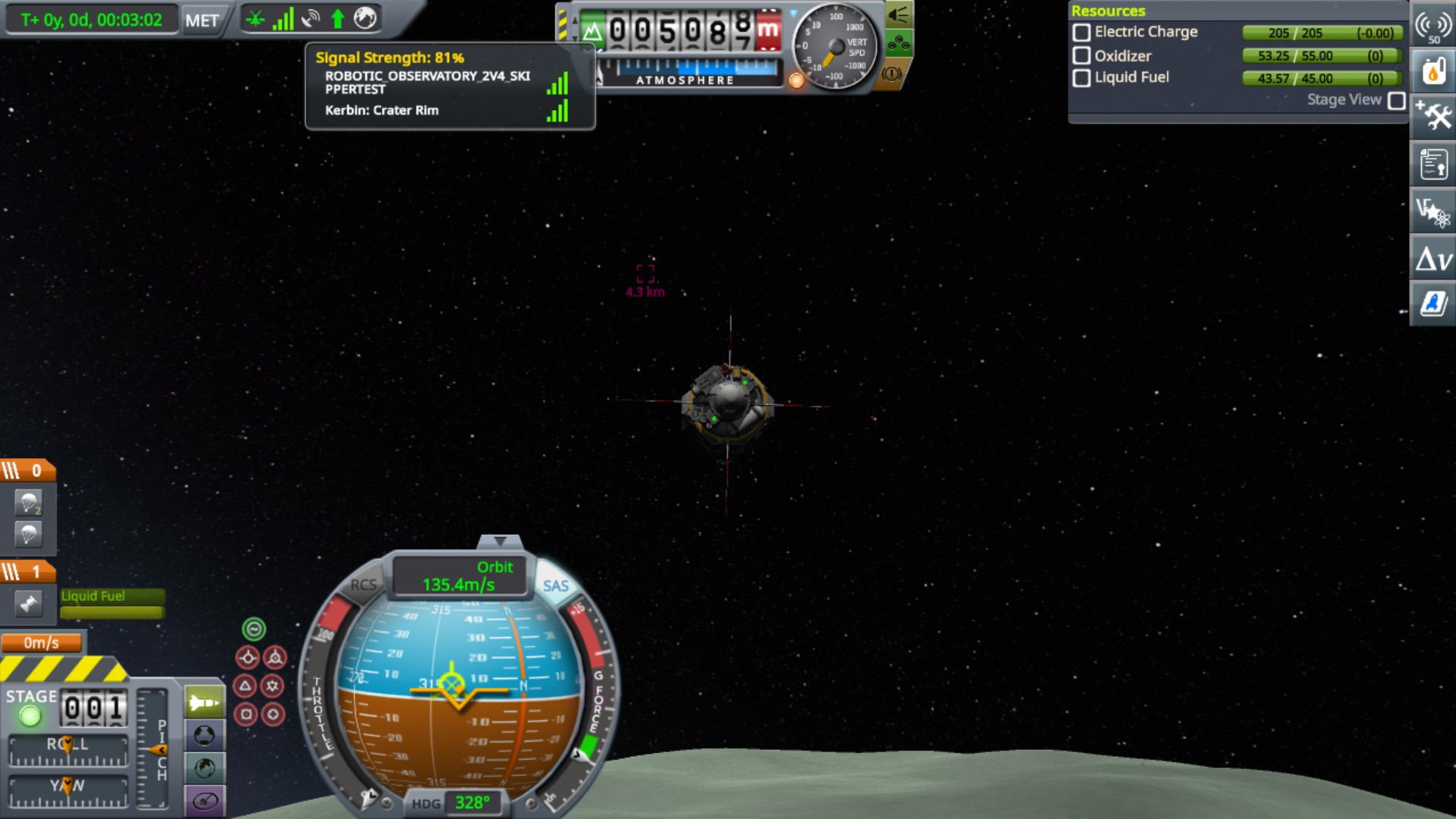Open the KSPedia rocket book
The image size is (1456, 819).
(x=1432, y=303)
